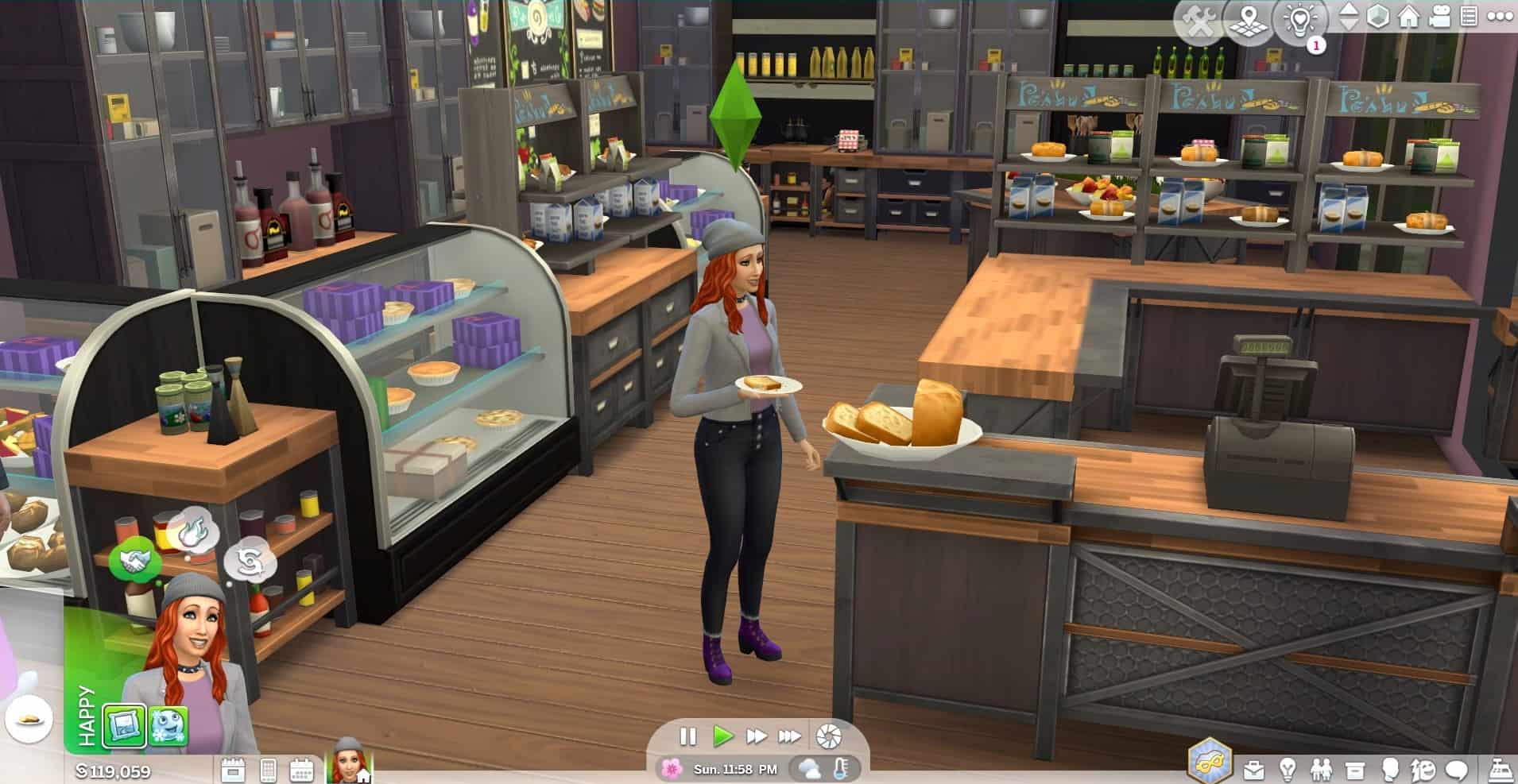The width and height of the screenshot is (1518, 784).
Task: Pause the game
Action: click(688, 736)
